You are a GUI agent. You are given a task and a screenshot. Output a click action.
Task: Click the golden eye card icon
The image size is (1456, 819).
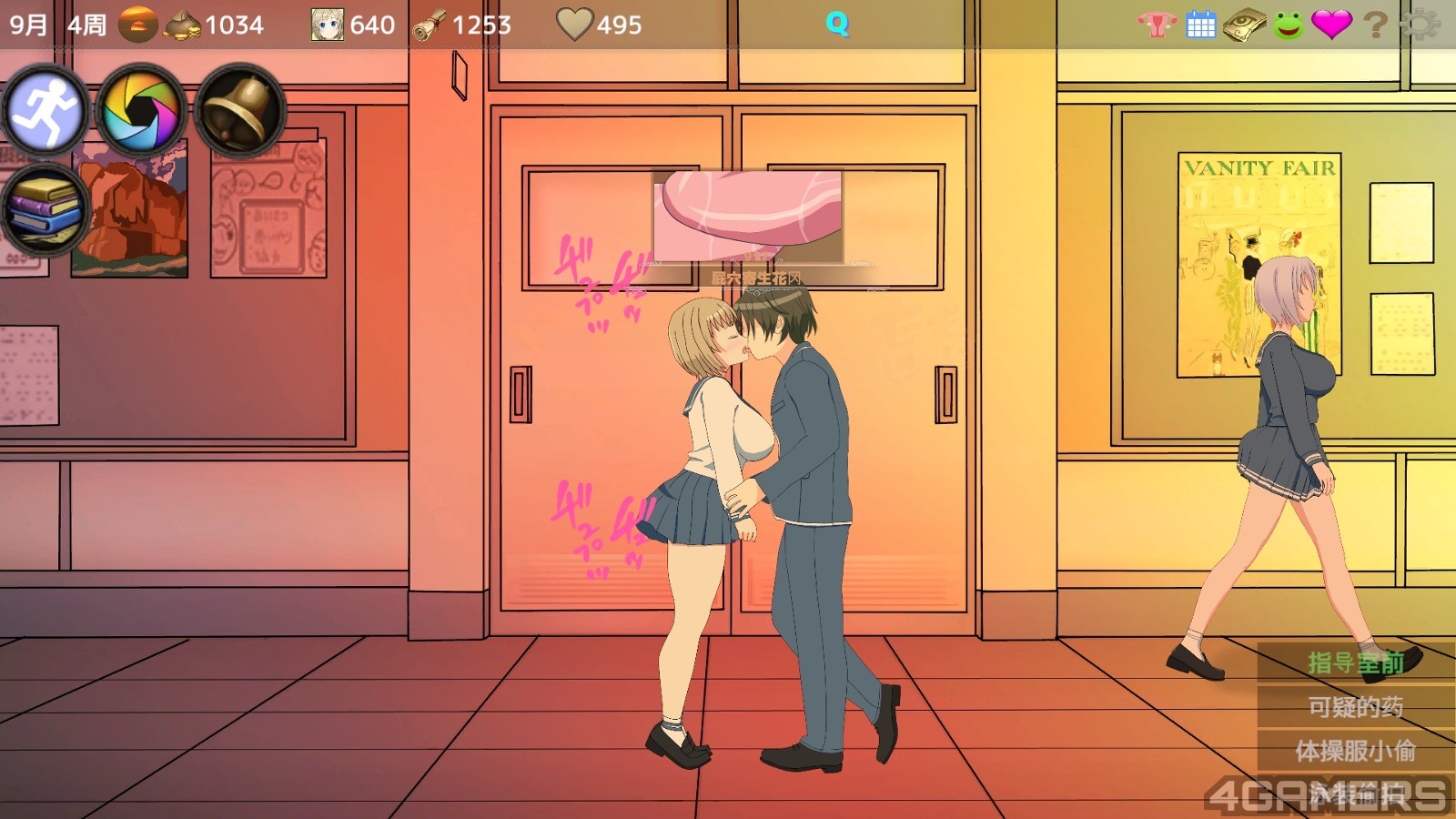pos(1244,25)
